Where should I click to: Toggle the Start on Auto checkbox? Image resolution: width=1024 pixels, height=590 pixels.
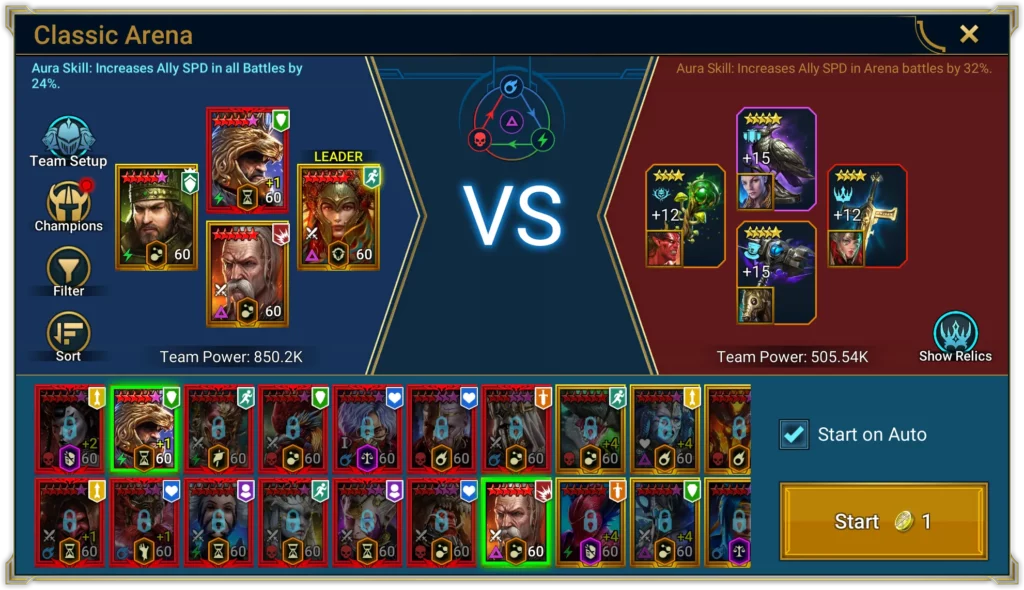795,434
